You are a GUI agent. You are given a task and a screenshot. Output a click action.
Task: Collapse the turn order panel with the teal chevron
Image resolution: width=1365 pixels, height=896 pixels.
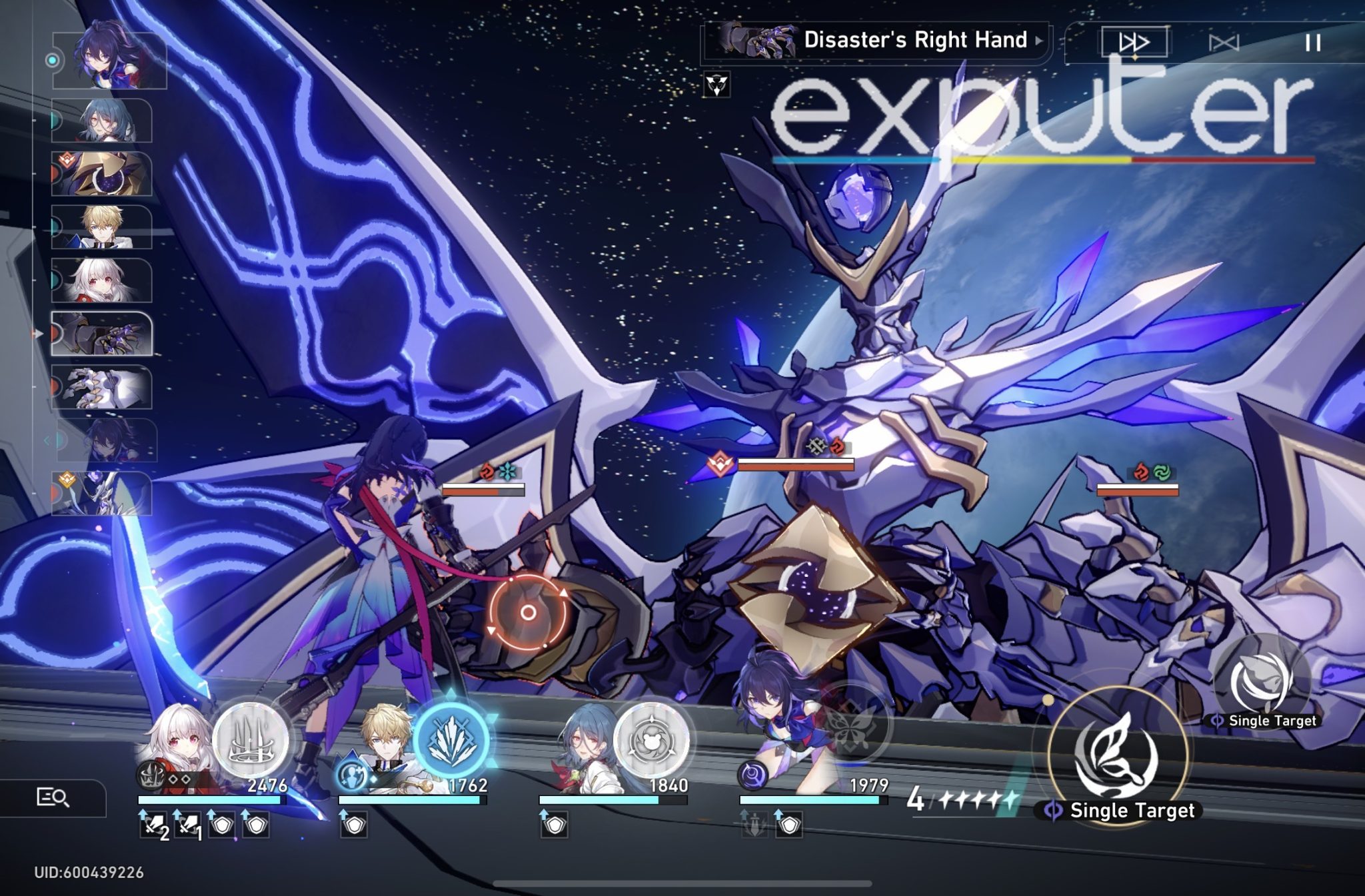(x=47, y=440)
